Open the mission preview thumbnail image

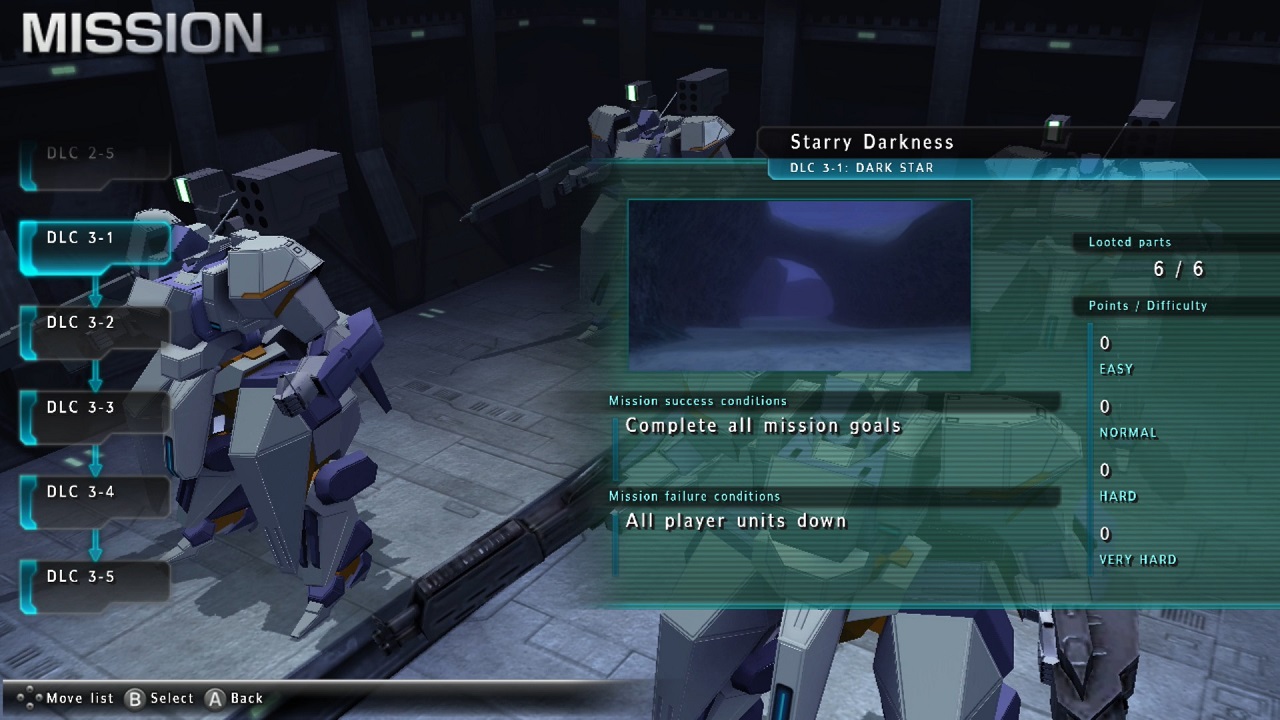798,284
